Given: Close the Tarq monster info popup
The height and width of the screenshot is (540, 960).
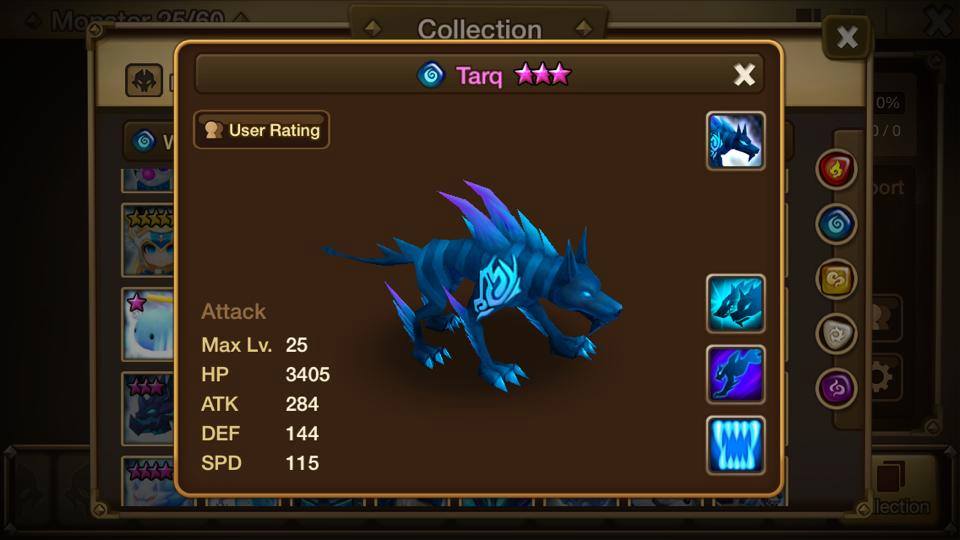Looking at the screenshot, I should [x=744, y=75].
